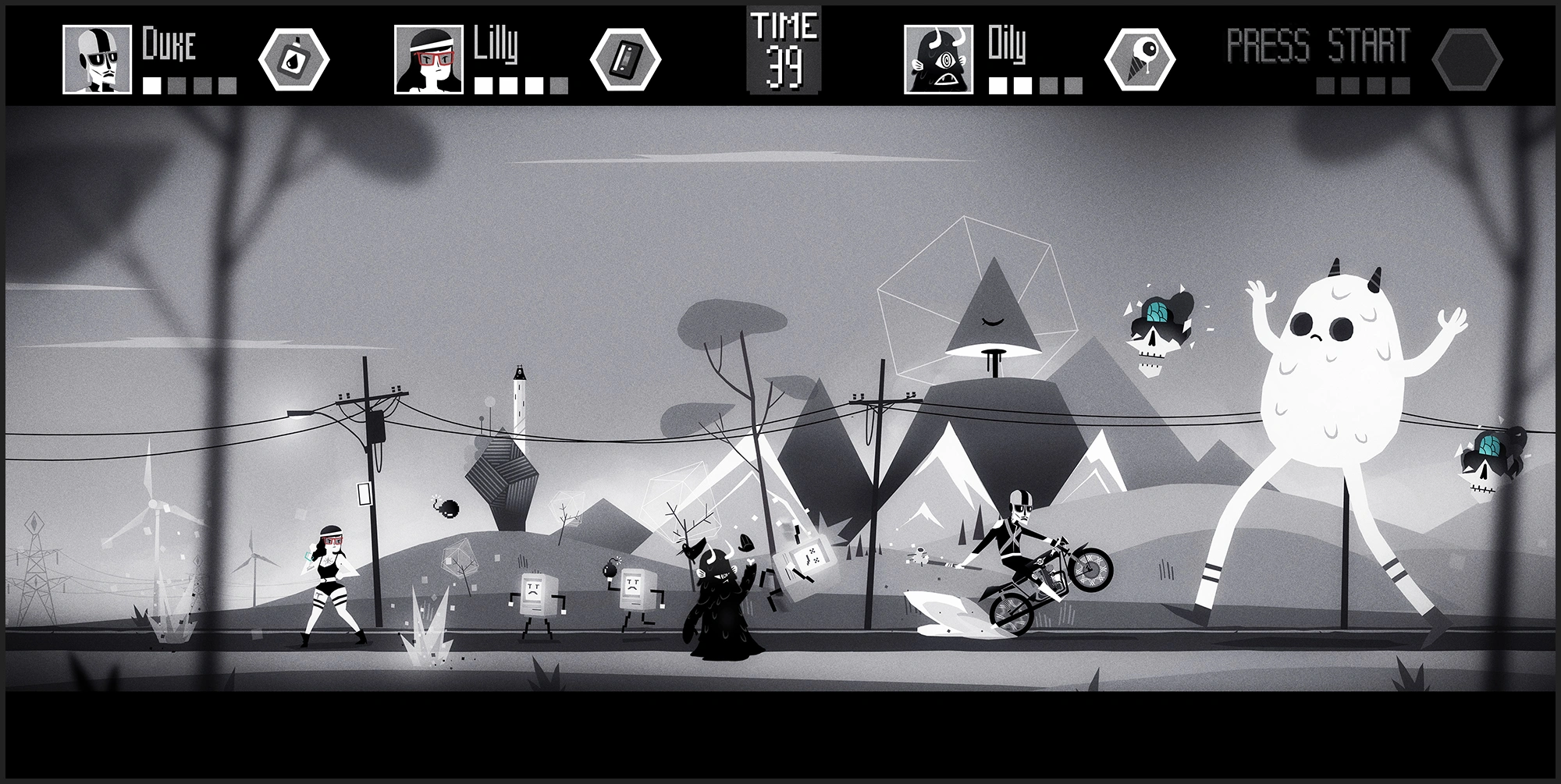Join game via Press Start slot
The image size is (1561, 784).
1317,47
